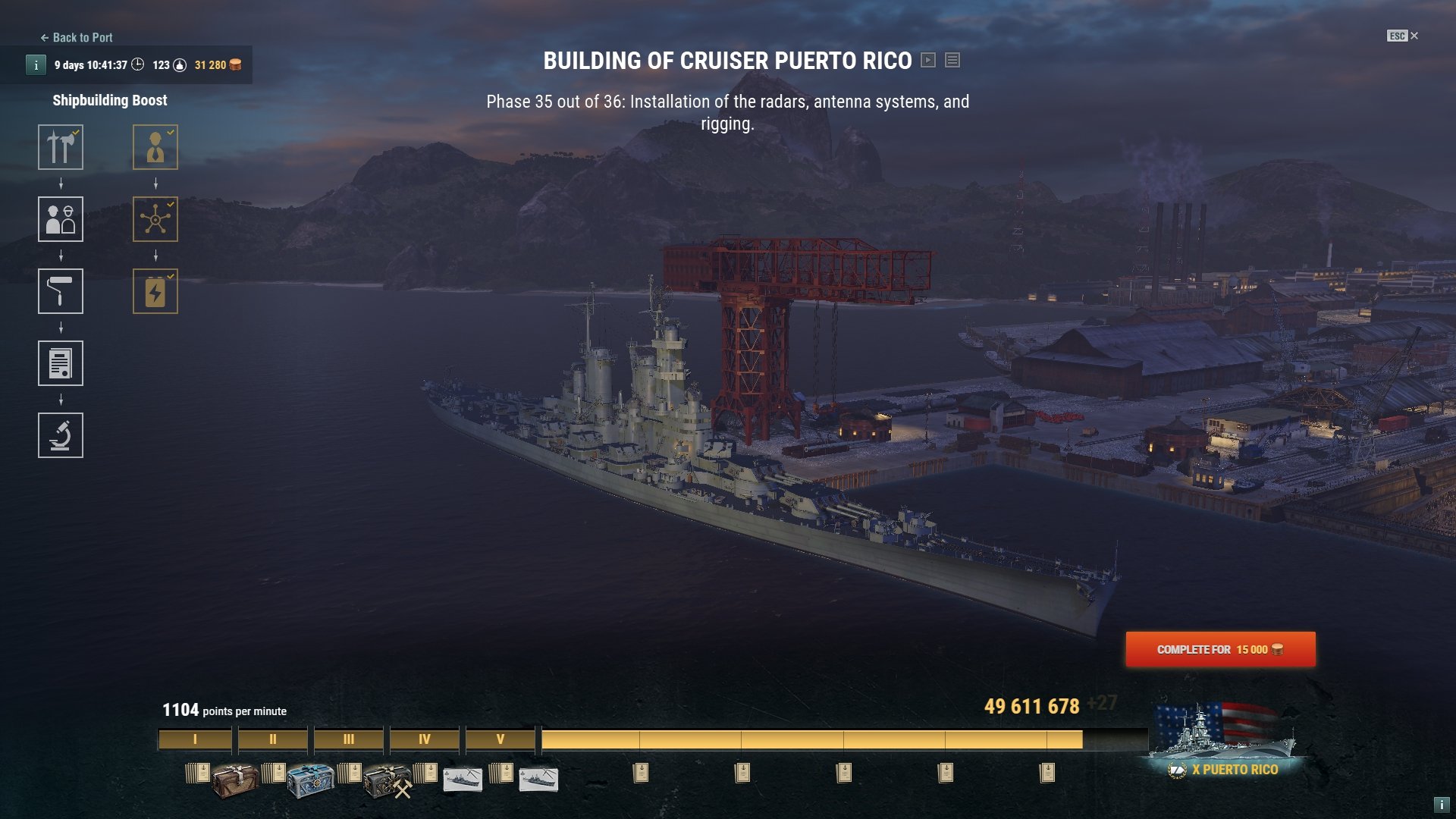Select the hammer and axe tools boost

61,147
